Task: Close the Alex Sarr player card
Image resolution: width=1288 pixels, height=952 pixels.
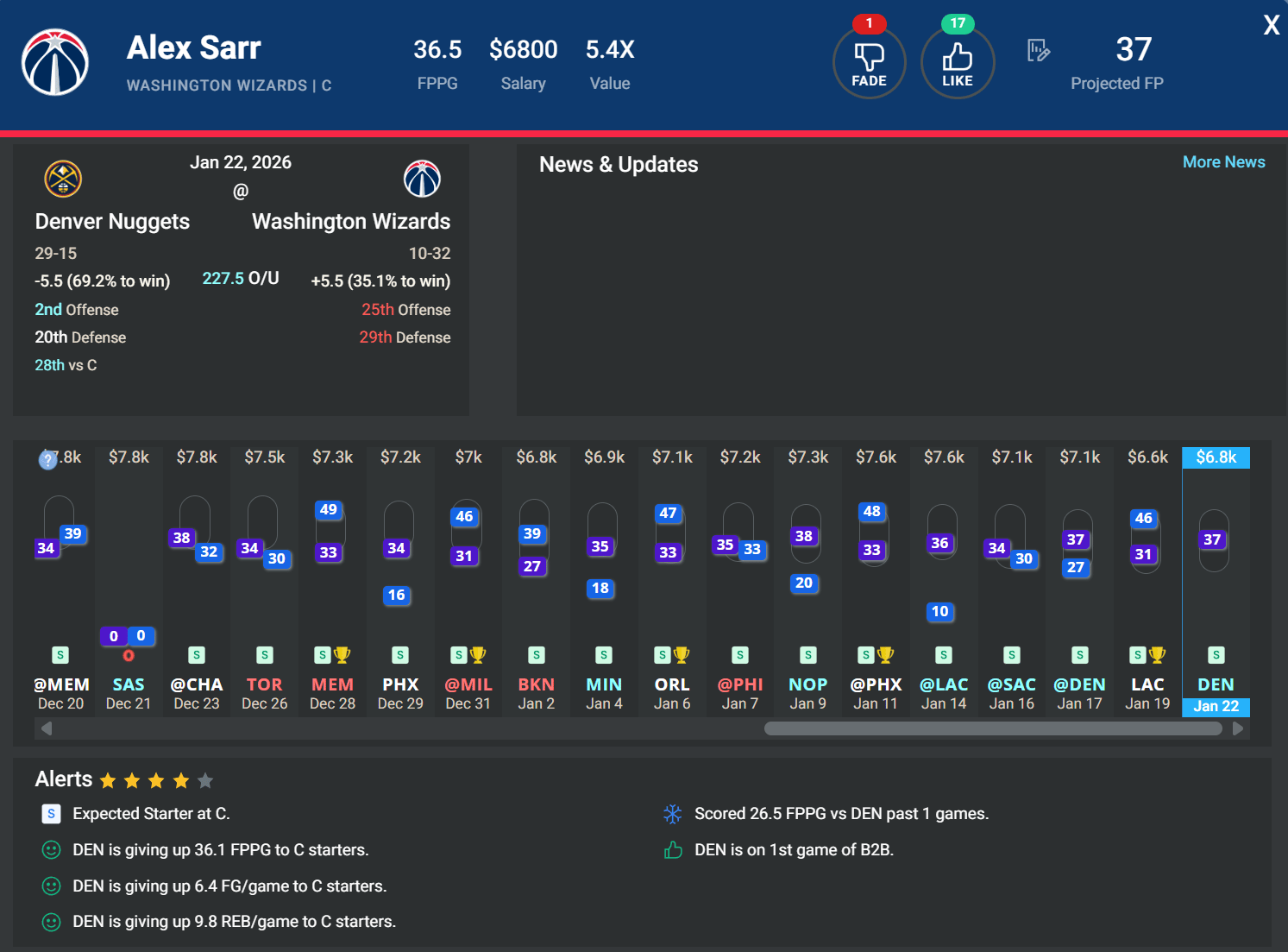Action: pyautogui.click(x=1271, y=25)
